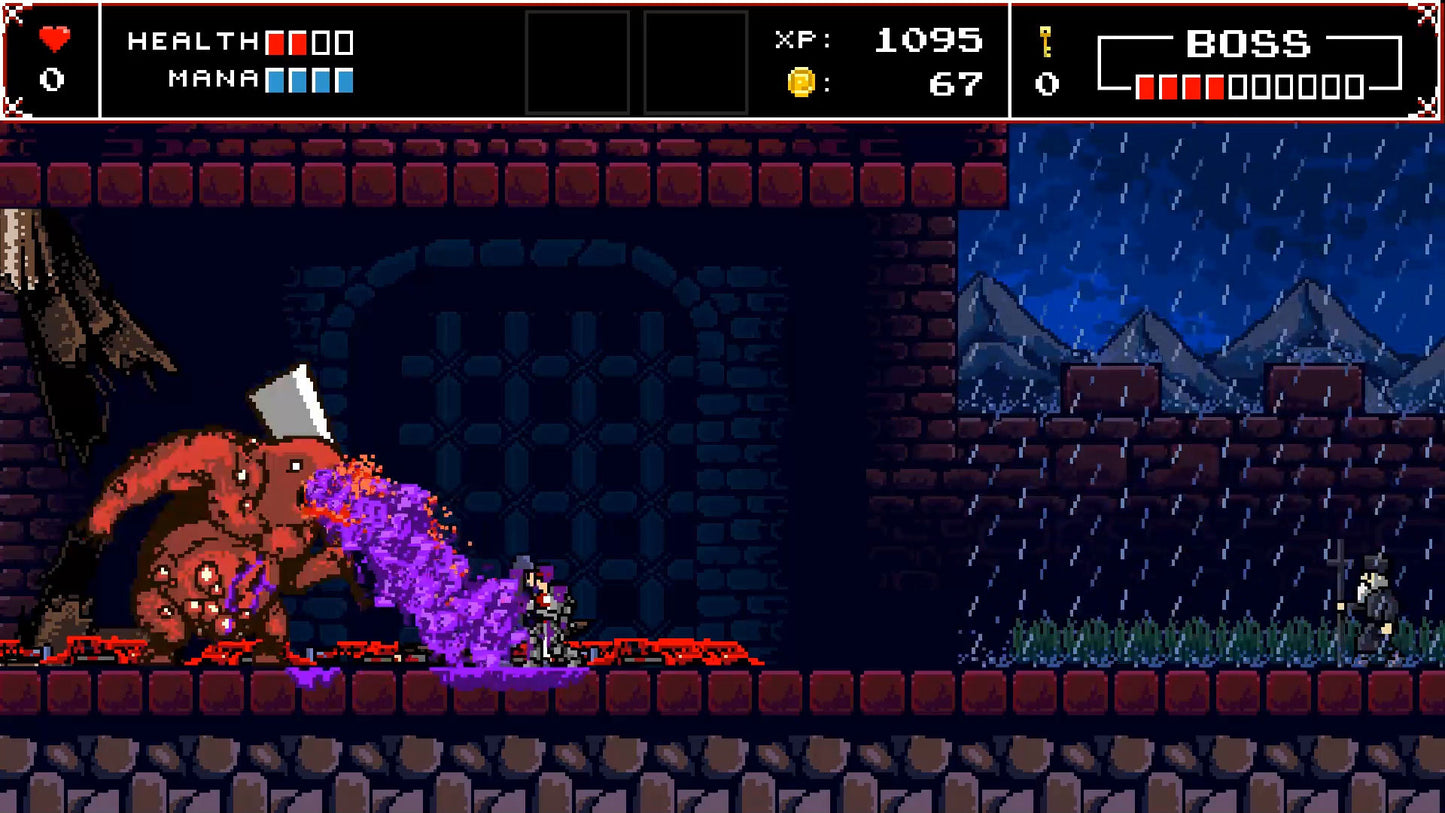Click the gold count of 67
Viewport: 1445px width, 813px height.
coord(958,84)
